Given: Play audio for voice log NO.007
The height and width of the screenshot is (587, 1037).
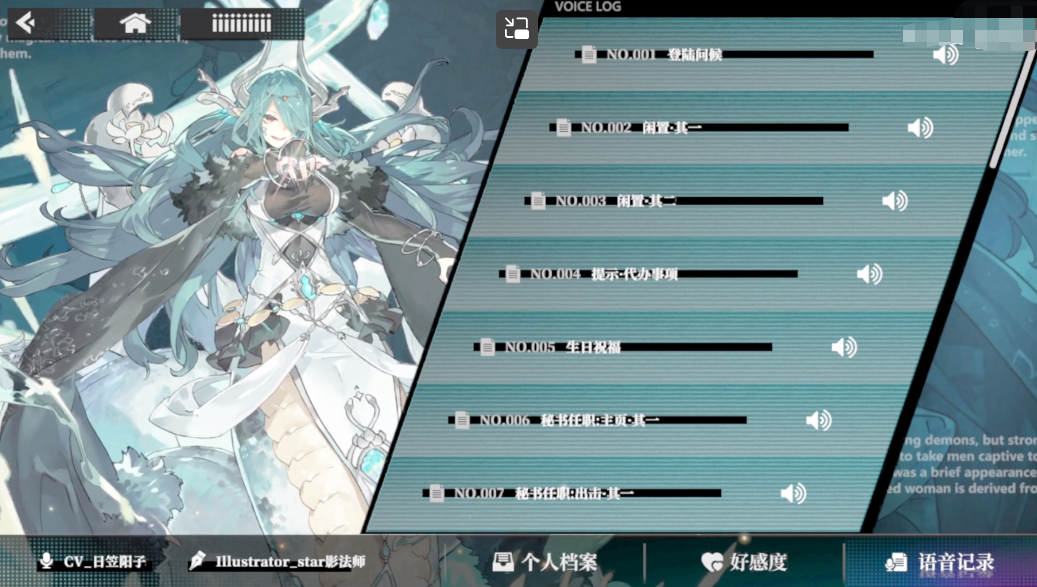Looking at the screenshot, I should [793, 493].
